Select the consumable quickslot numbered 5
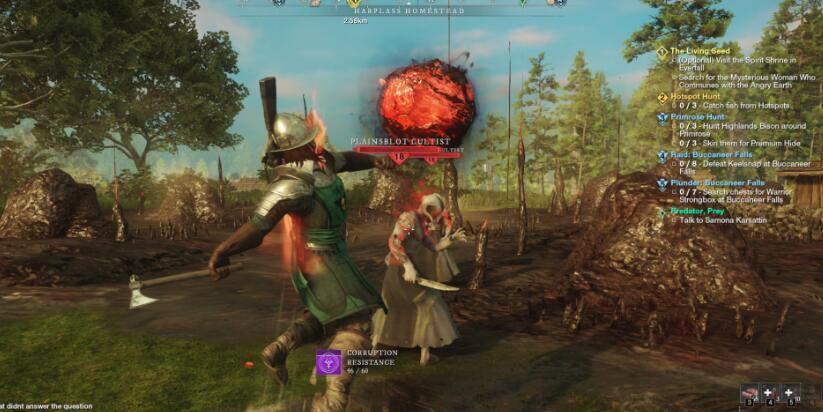This screenshot has width=823, height=412. [x=789, y=393]
